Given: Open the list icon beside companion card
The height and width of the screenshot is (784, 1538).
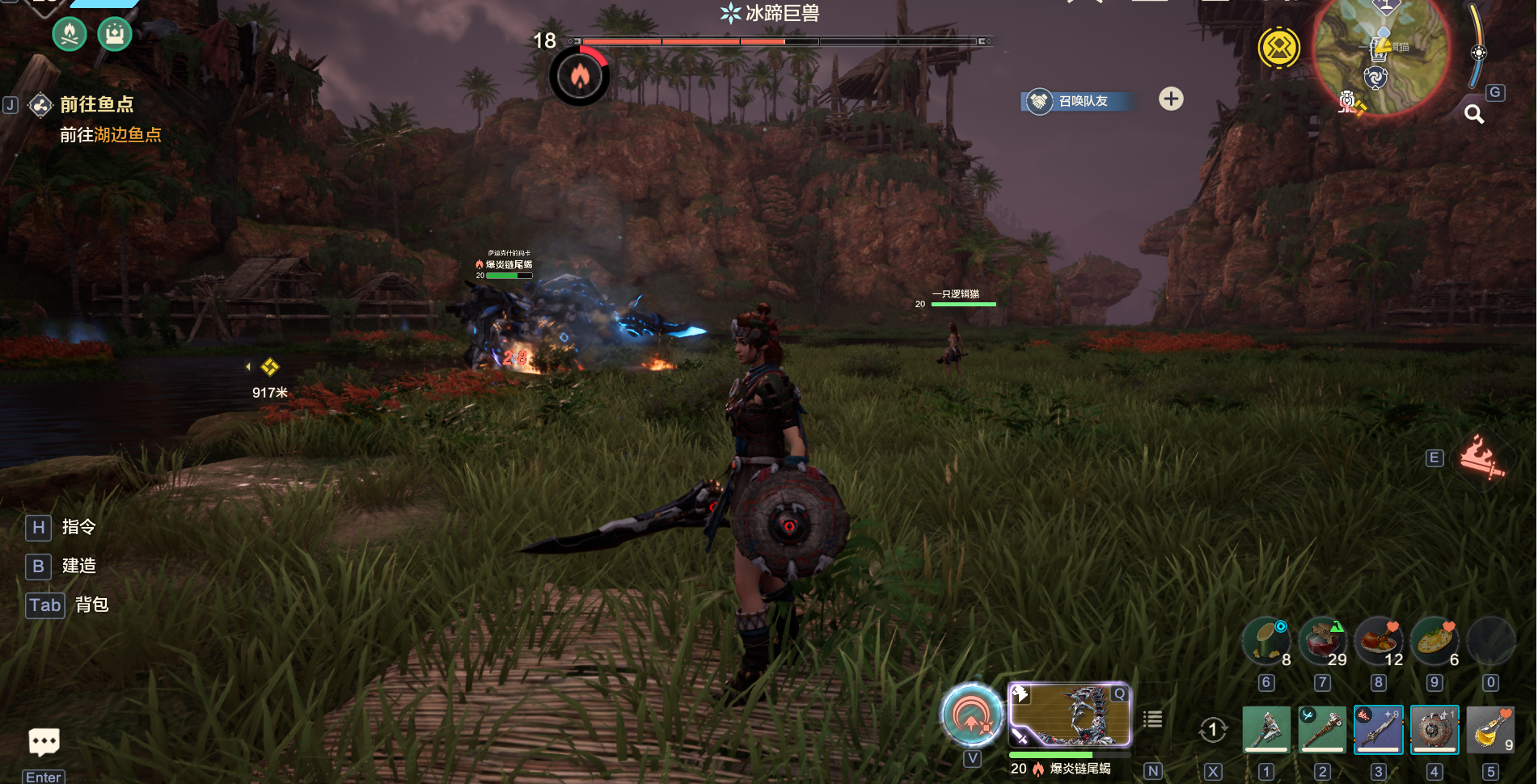Looking at the screenshot, I should pos(1152,719).
